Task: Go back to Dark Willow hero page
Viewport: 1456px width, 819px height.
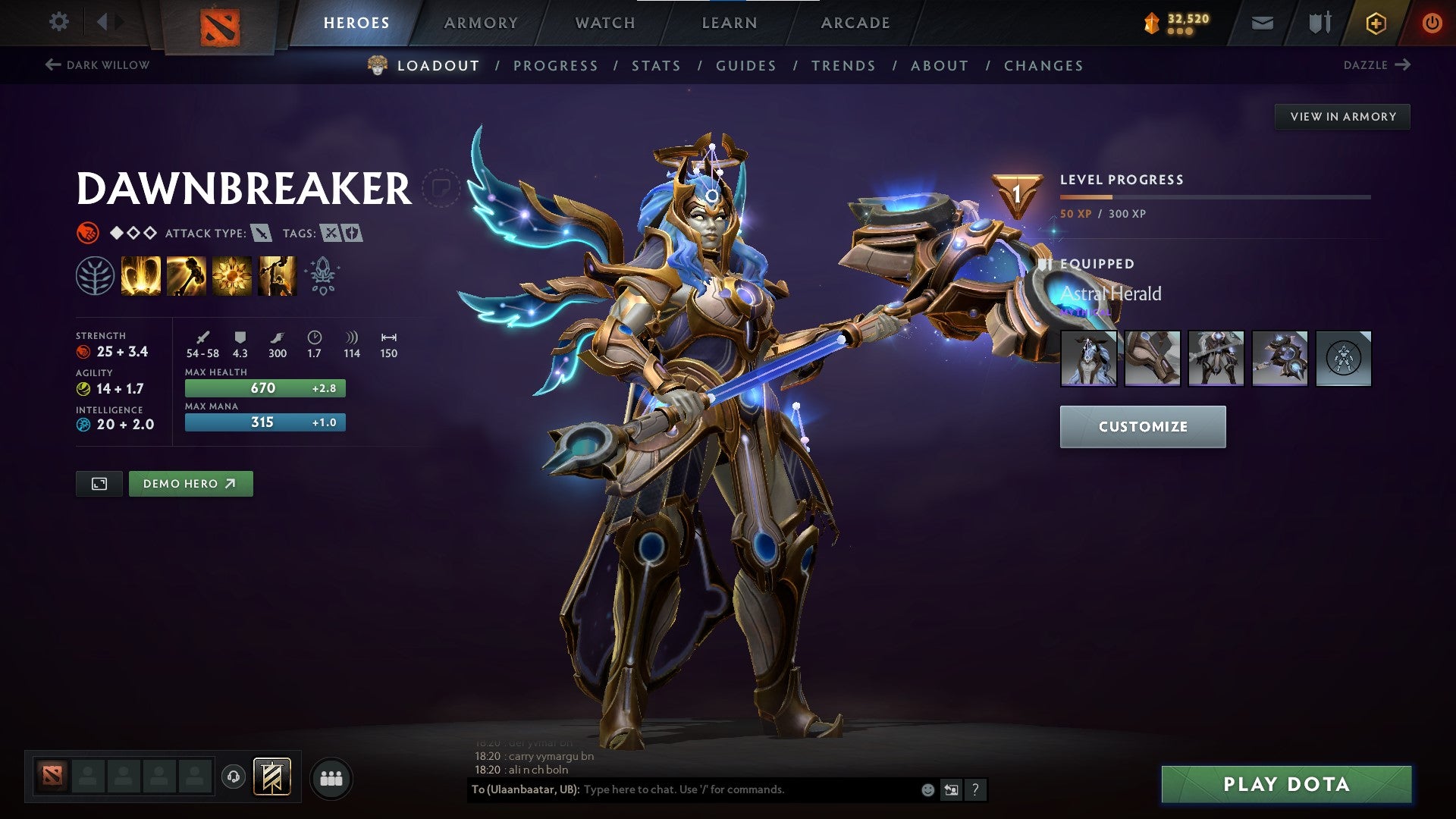Action: 96,65
